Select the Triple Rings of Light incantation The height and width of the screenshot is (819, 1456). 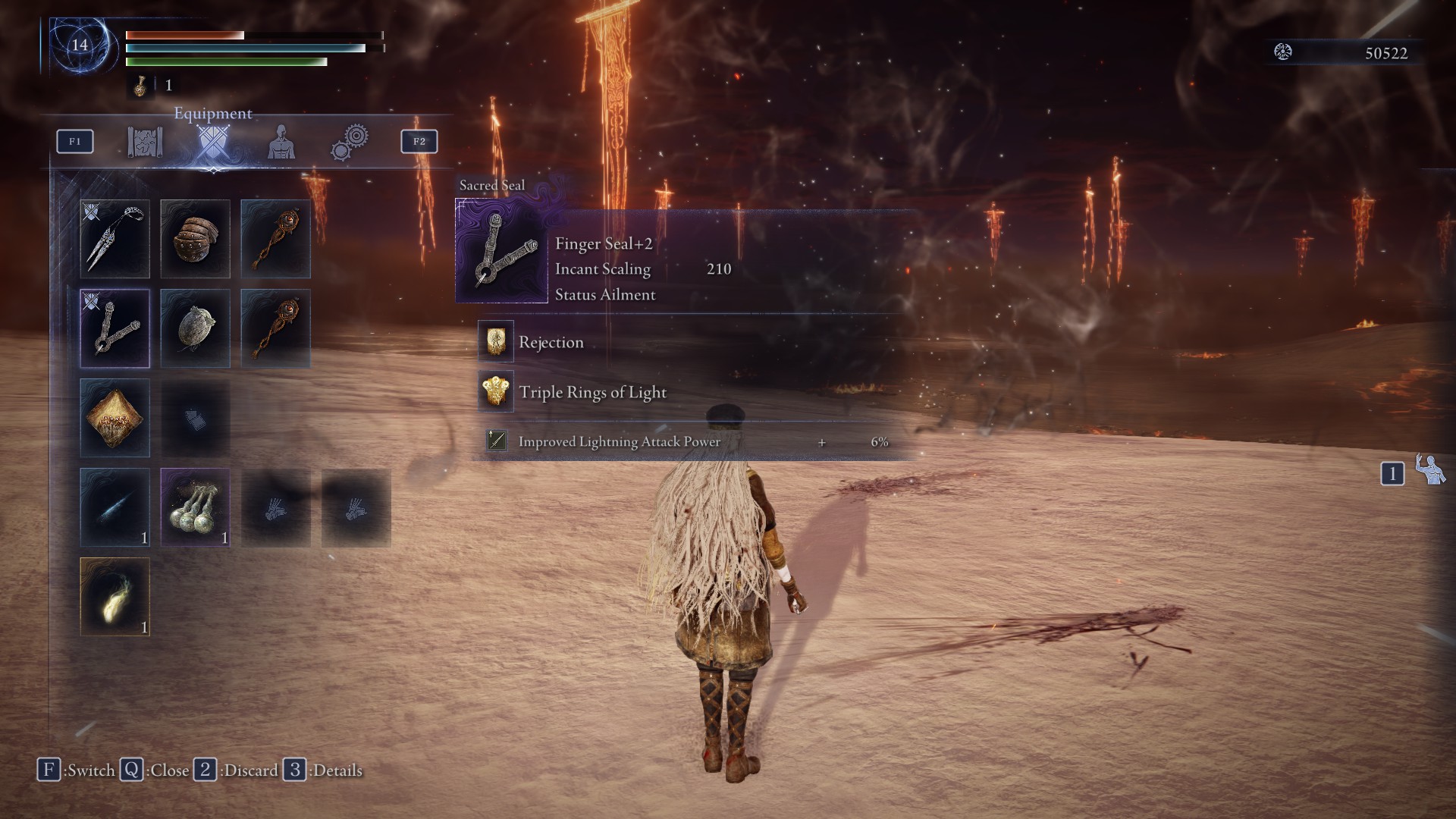592,392
